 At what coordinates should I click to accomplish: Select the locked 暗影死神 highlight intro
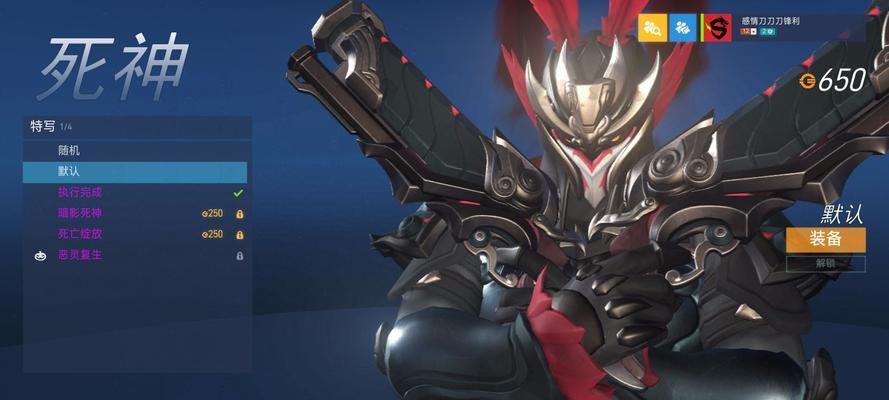pos(137,213)
